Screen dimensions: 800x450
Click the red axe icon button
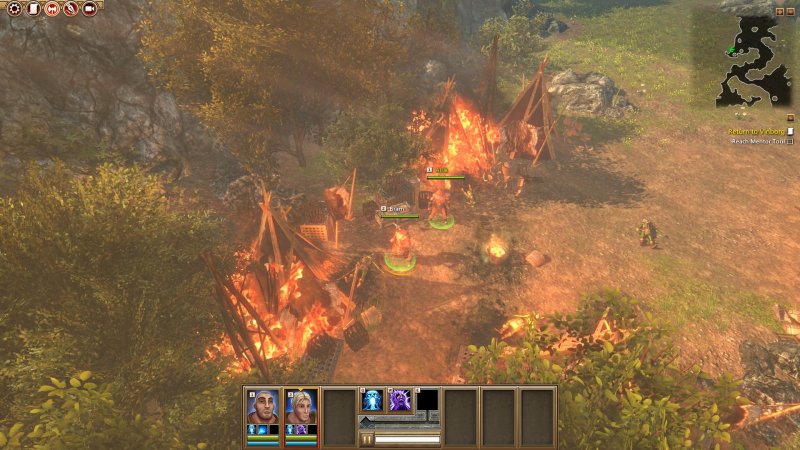tap(51, 9)
